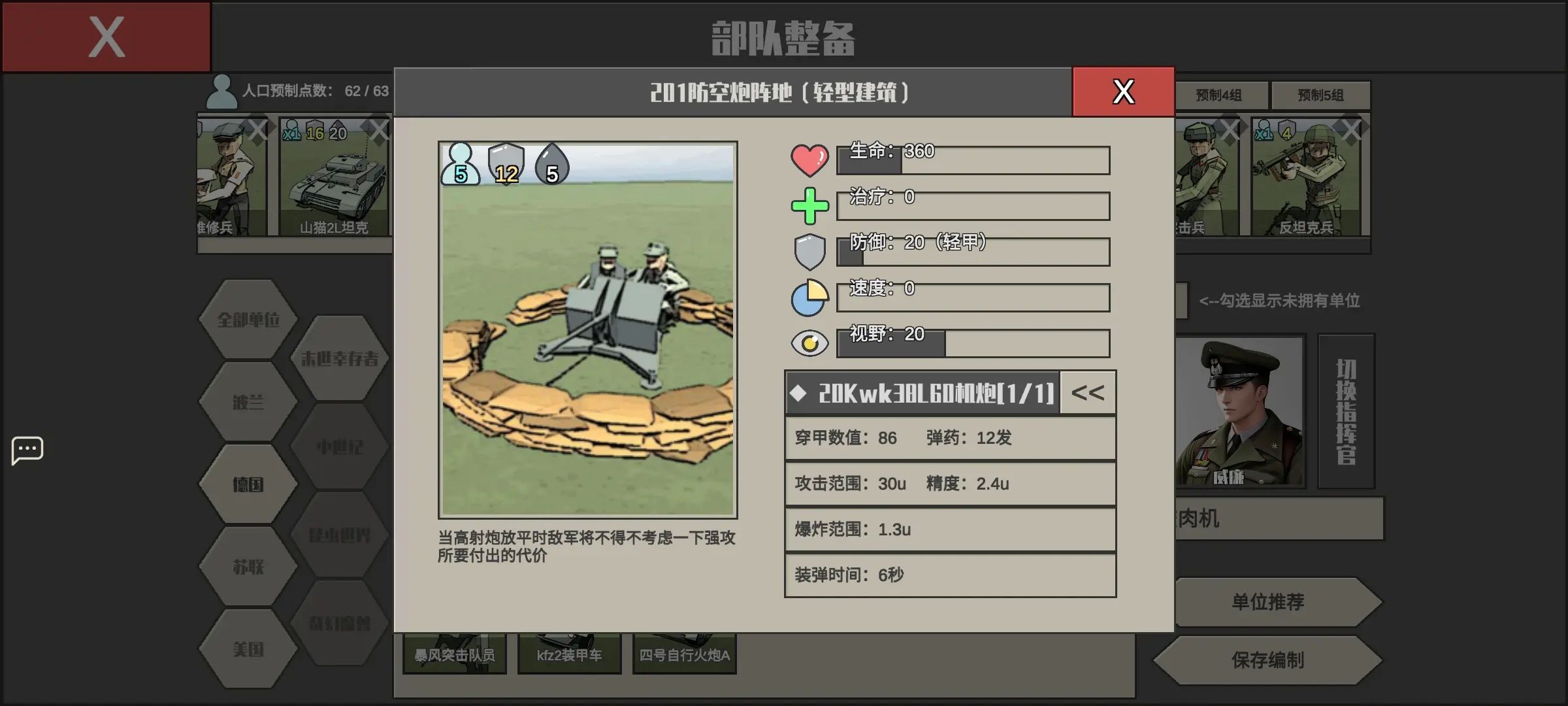
Task: Click the armor shield icon showing 12
Action: point(506,165)
